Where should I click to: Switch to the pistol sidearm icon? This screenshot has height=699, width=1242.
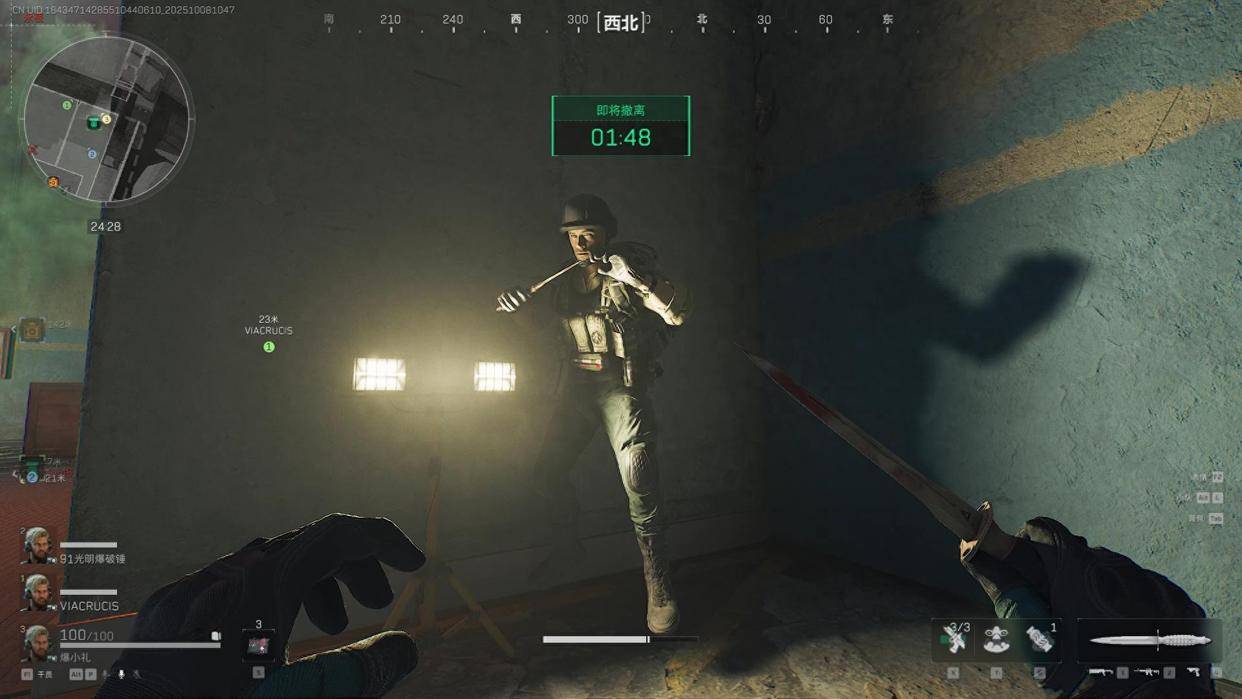pyautogui.click(x=1194, y=672)
